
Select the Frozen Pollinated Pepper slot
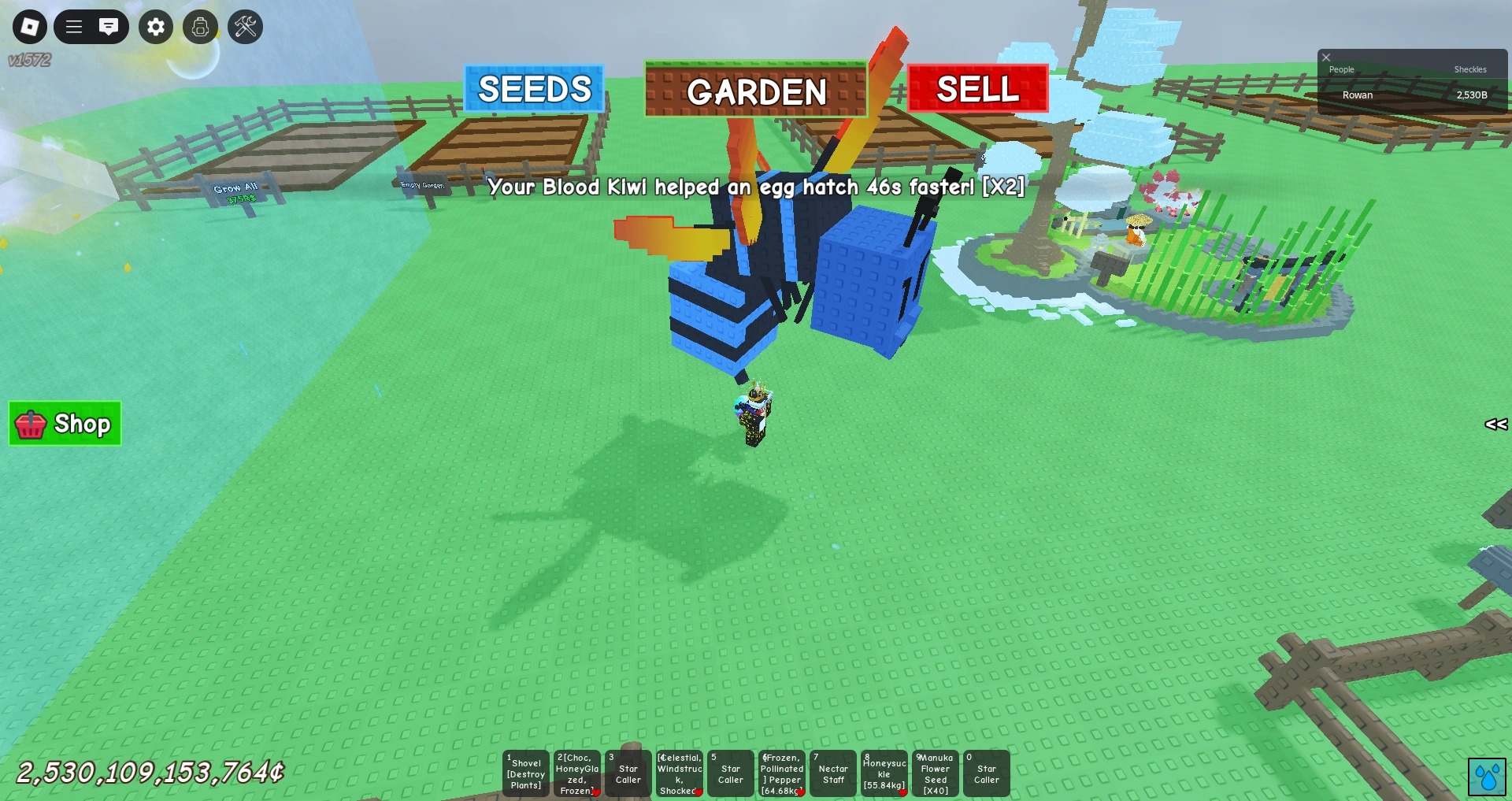[781, 774]
